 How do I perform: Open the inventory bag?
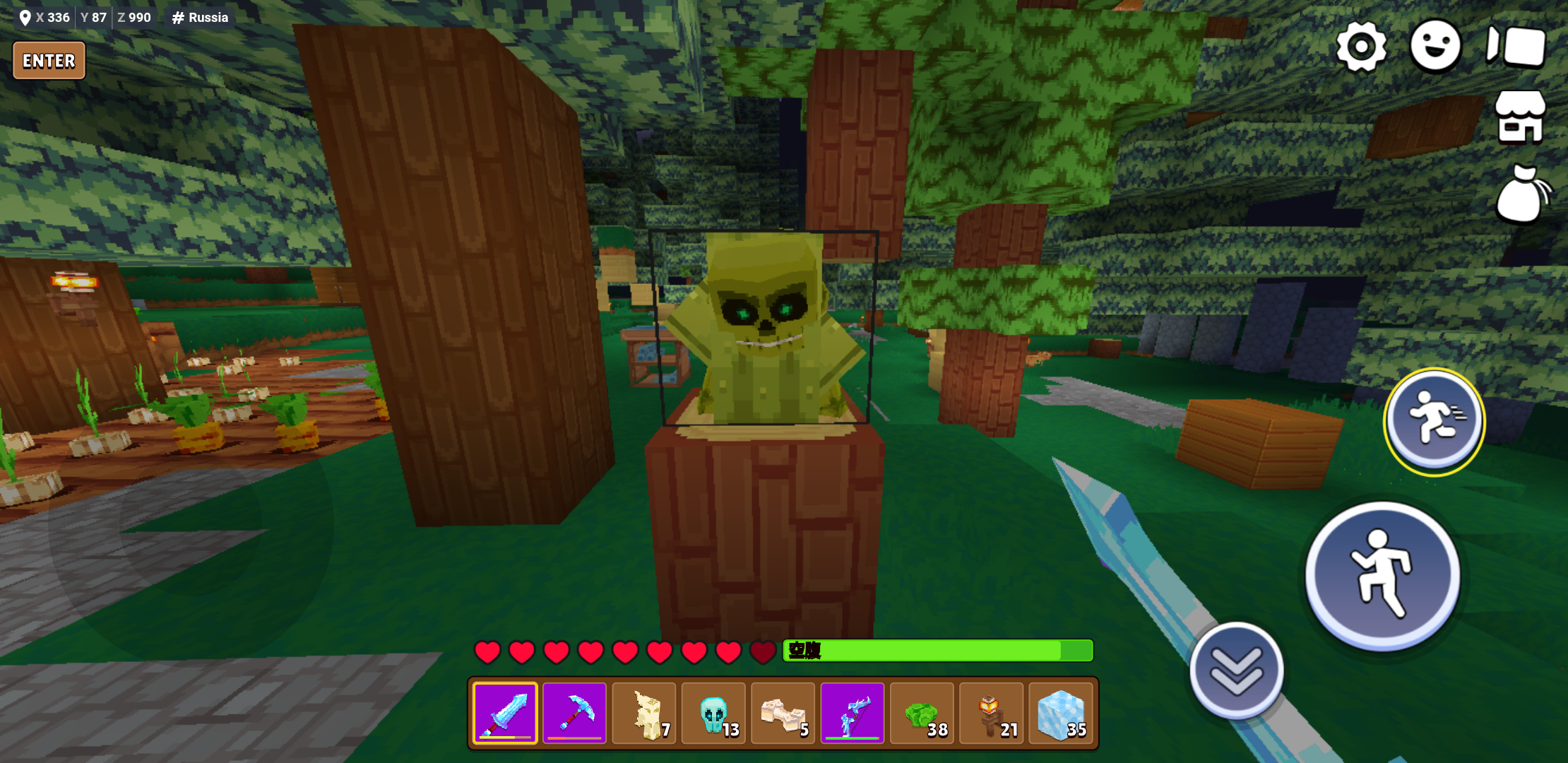1521,194
